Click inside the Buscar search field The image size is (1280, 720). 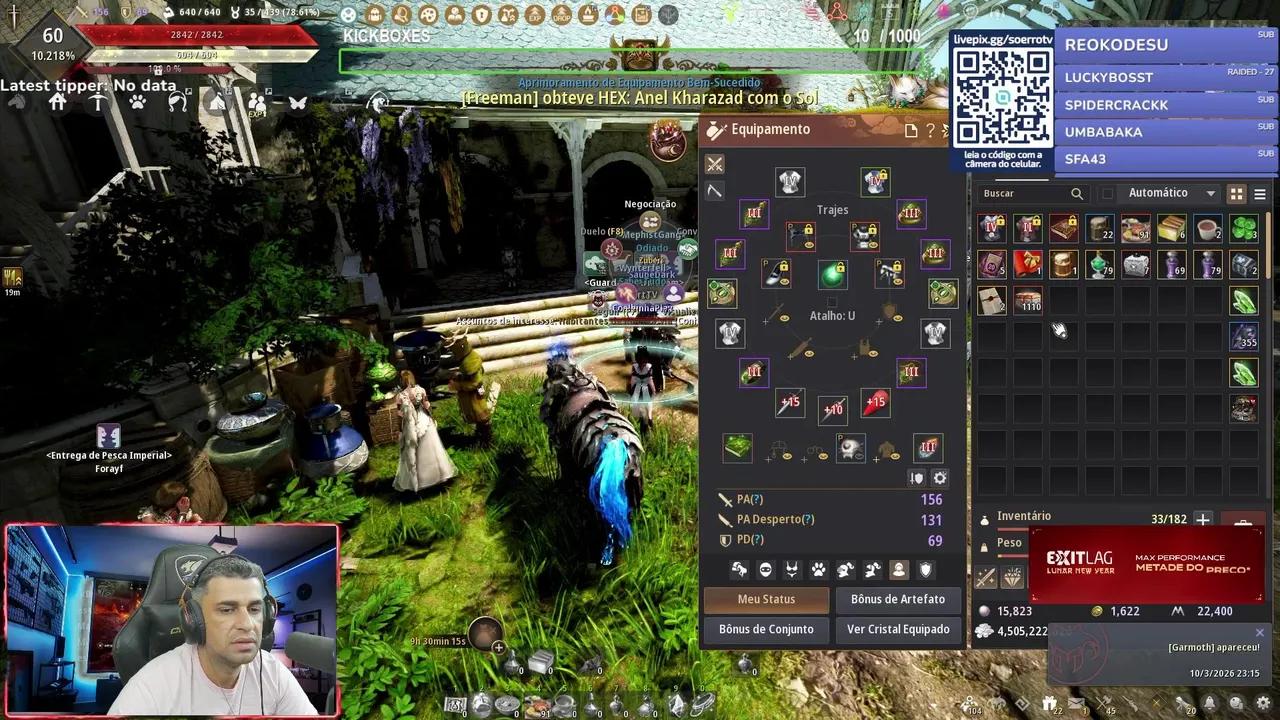pos(1025,192)
